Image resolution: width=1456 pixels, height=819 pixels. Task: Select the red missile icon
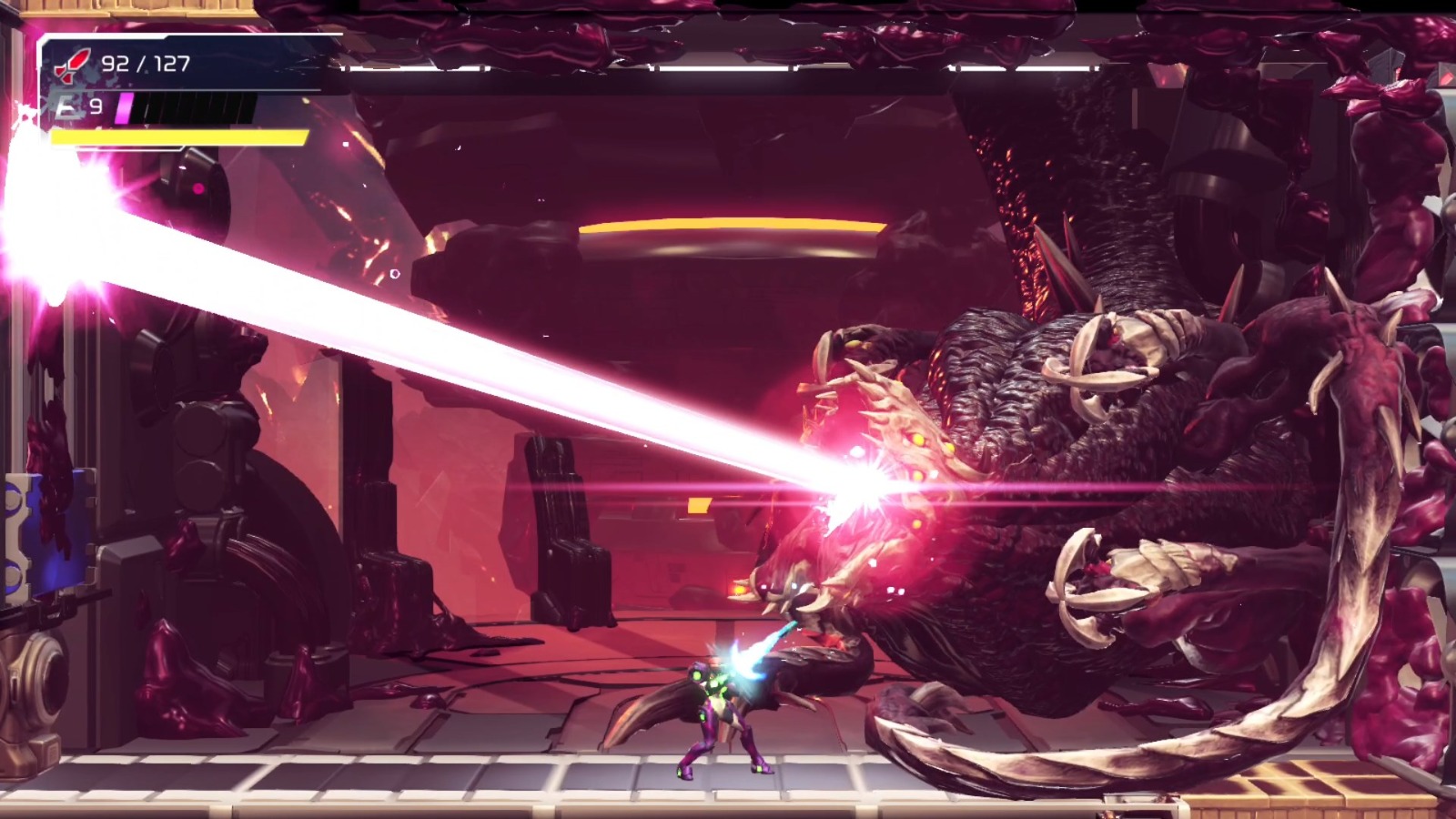pos(71,64)
